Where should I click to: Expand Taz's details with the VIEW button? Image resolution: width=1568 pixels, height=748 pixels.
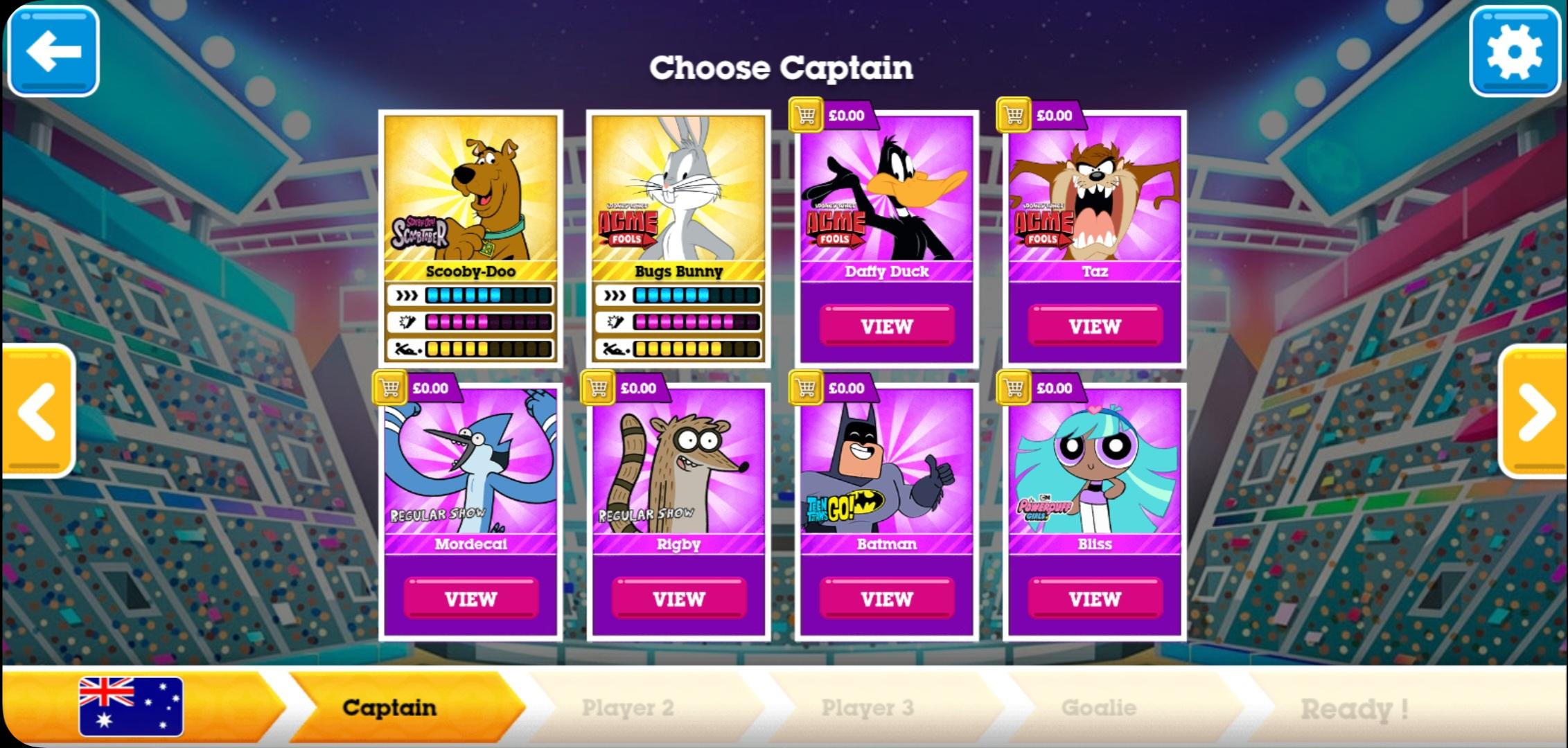(1095, 326)
